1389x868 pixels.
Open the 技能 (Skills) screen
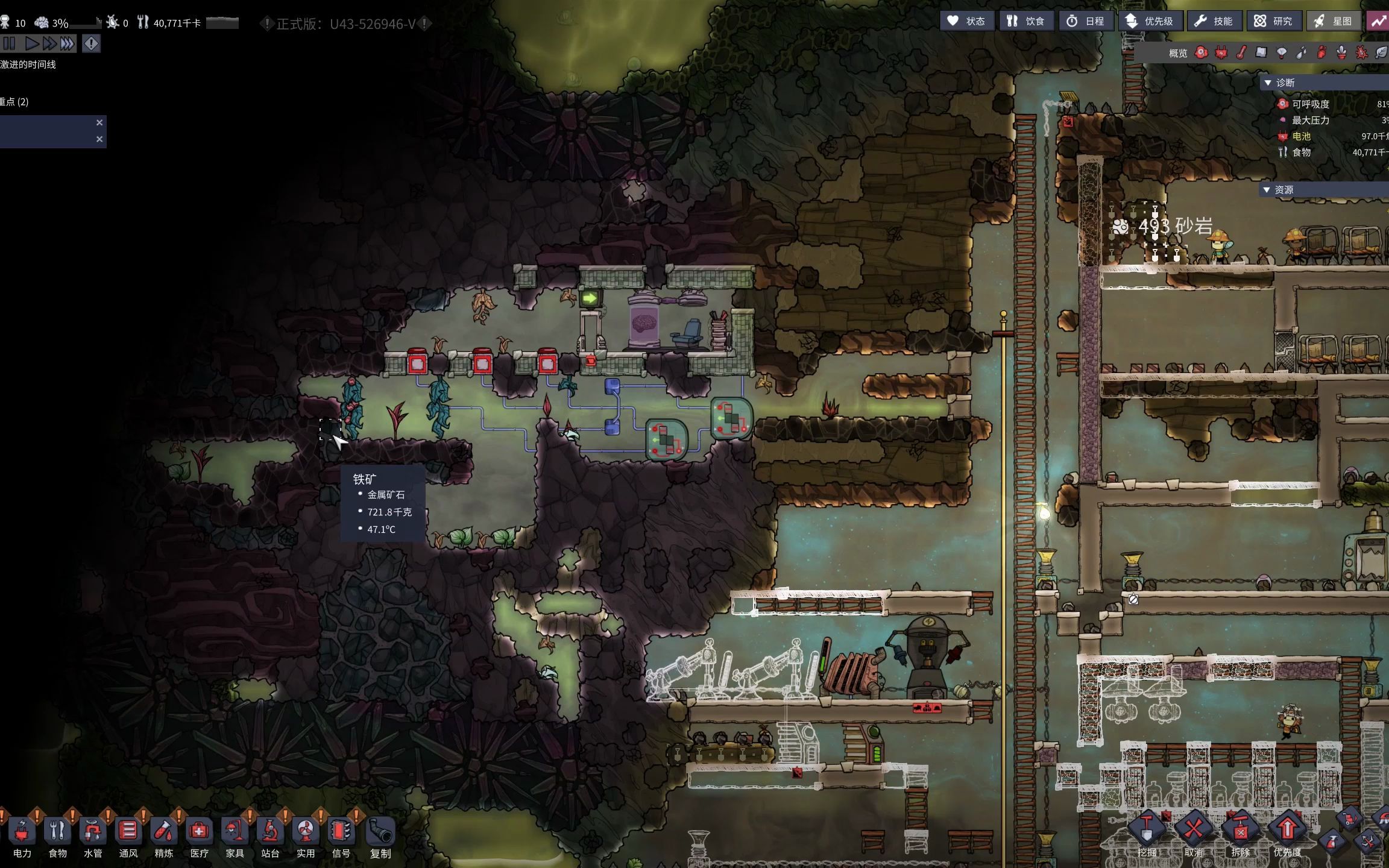tap(1214, 21)
